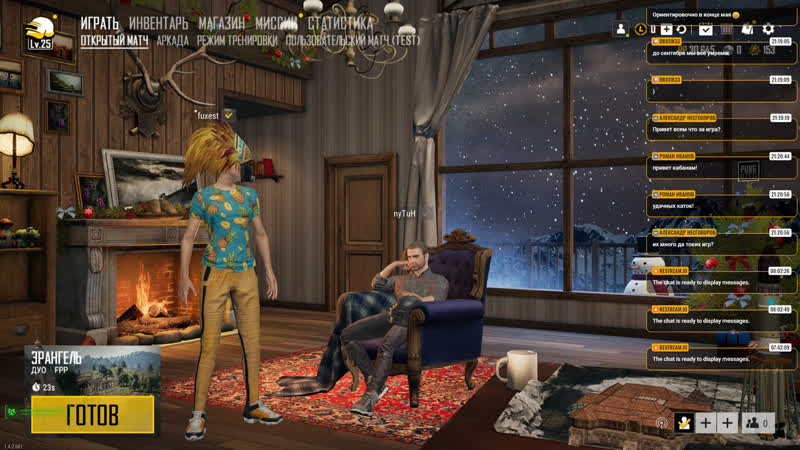
Task: Click the first empty team invite plus slot
Action: point(706,422)
